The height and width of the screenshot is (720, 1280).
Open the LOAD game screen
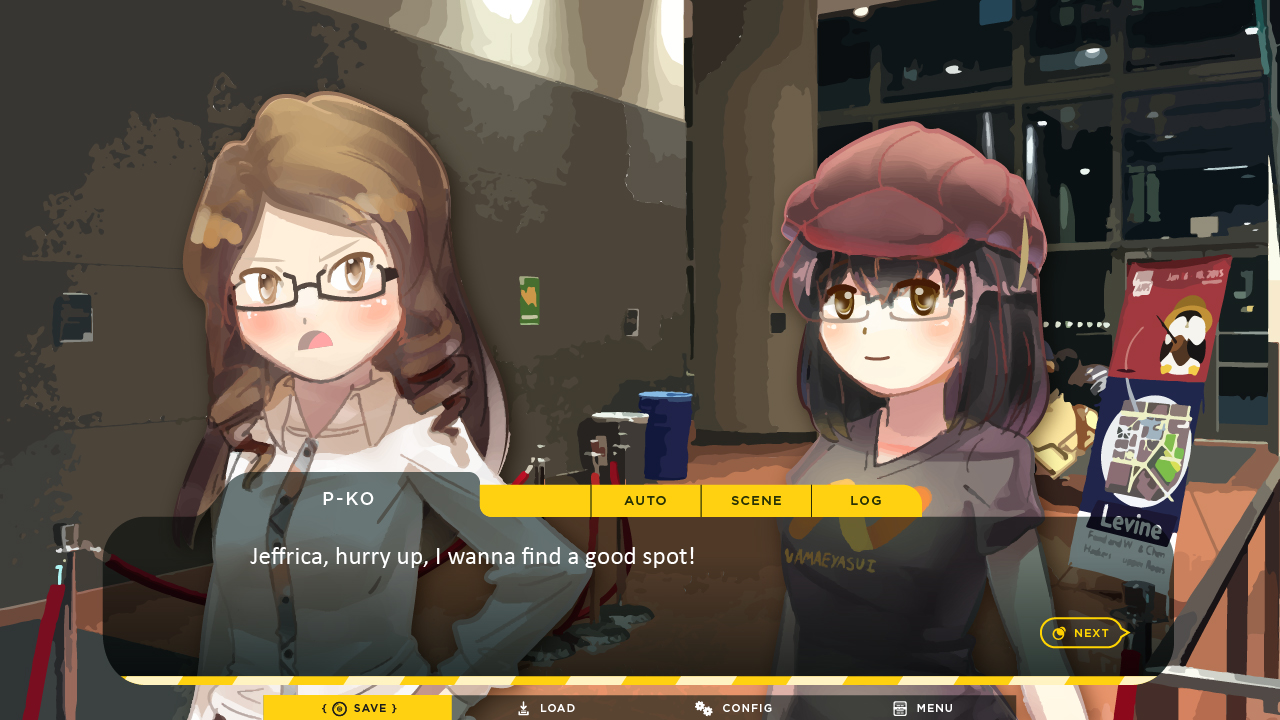coord(546,708)
